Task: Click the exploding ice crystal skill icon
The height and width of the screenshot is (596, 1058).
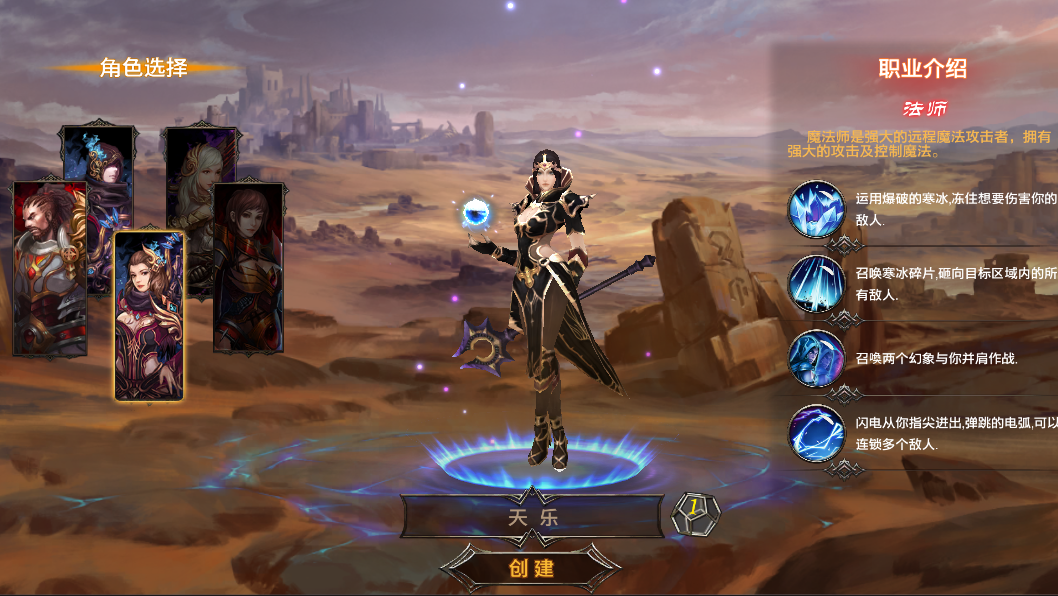Action: point(816,209)
